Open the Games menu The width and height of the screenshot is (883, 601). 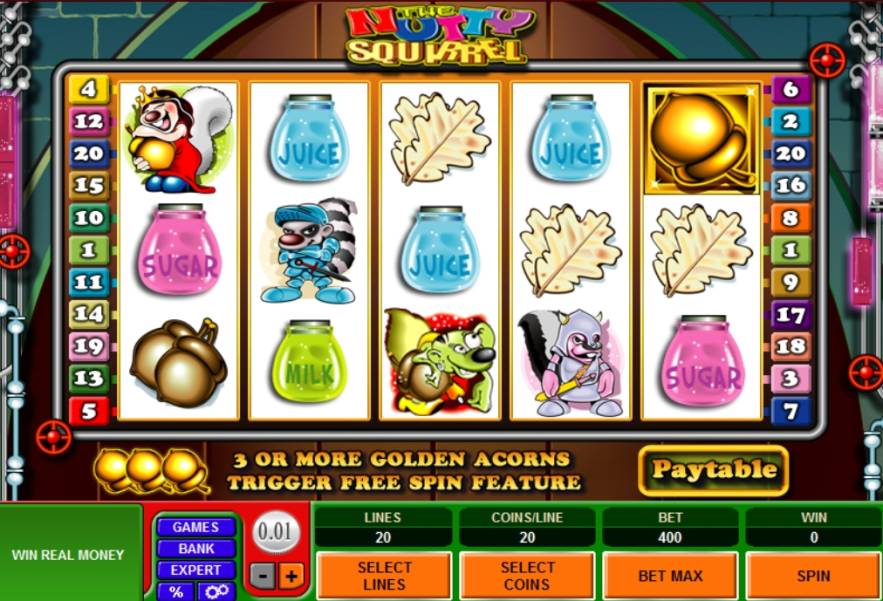click(196, 527)
